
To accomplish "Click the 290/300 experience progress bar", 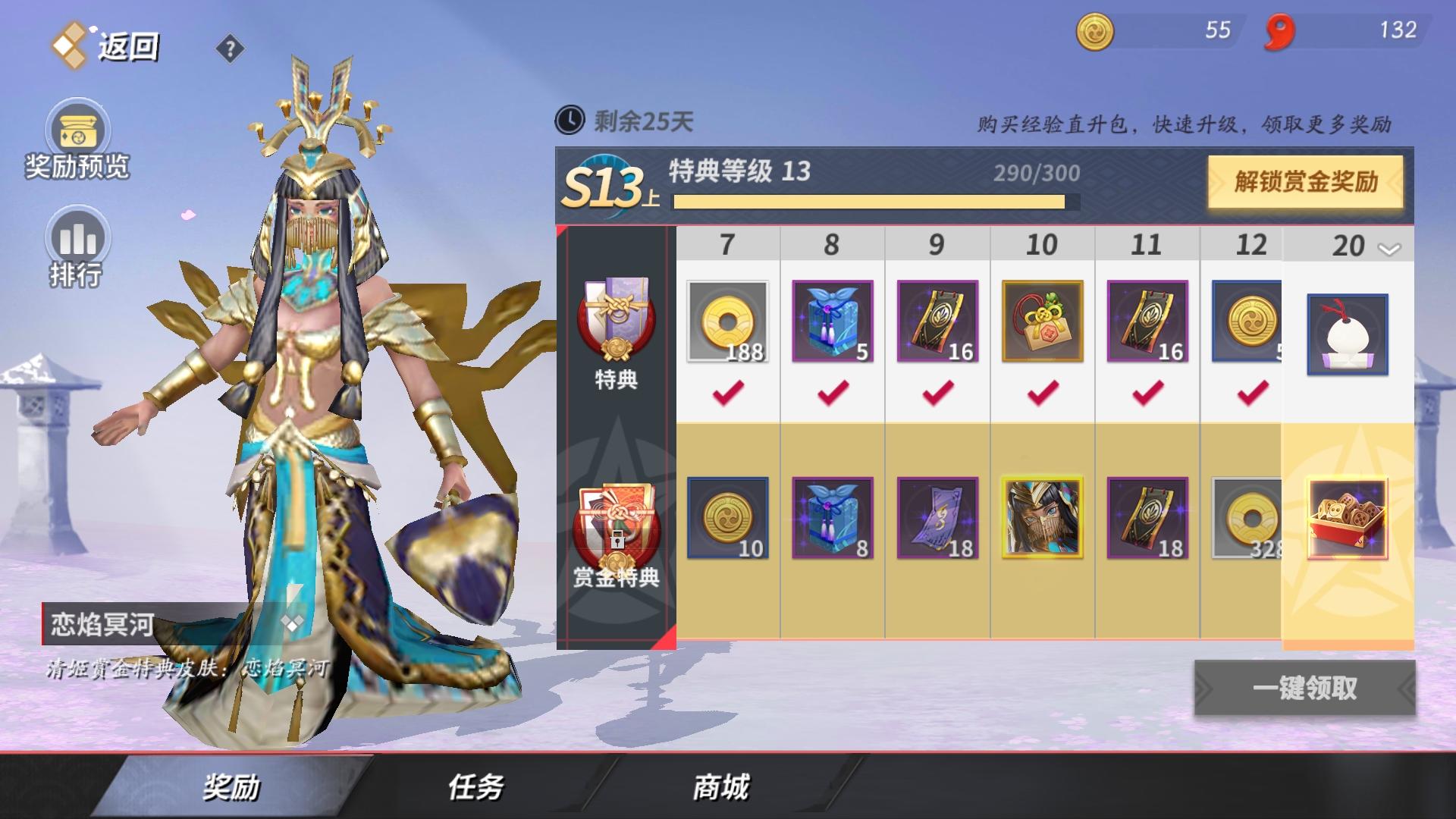I will click(x=872, y=203).
